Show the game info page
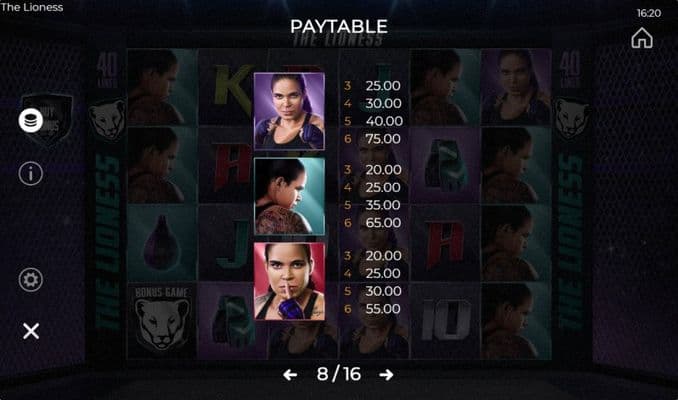This screenshot has width=678, height=400. click(x=31, y=173)
